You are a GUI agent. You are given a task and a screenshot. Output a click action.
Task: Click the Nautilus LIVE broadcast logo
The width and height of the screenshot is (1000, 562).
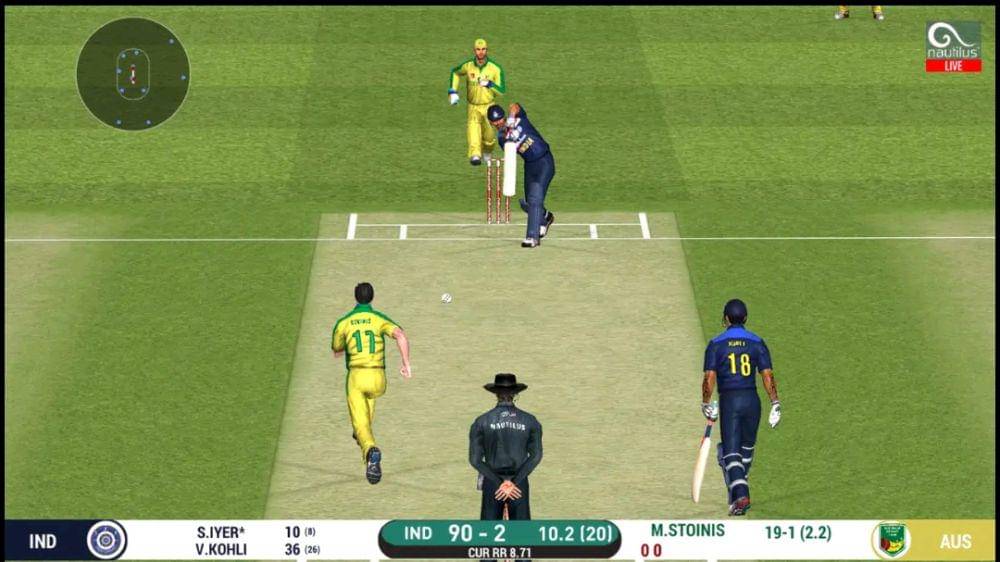(x=952, y=47)
